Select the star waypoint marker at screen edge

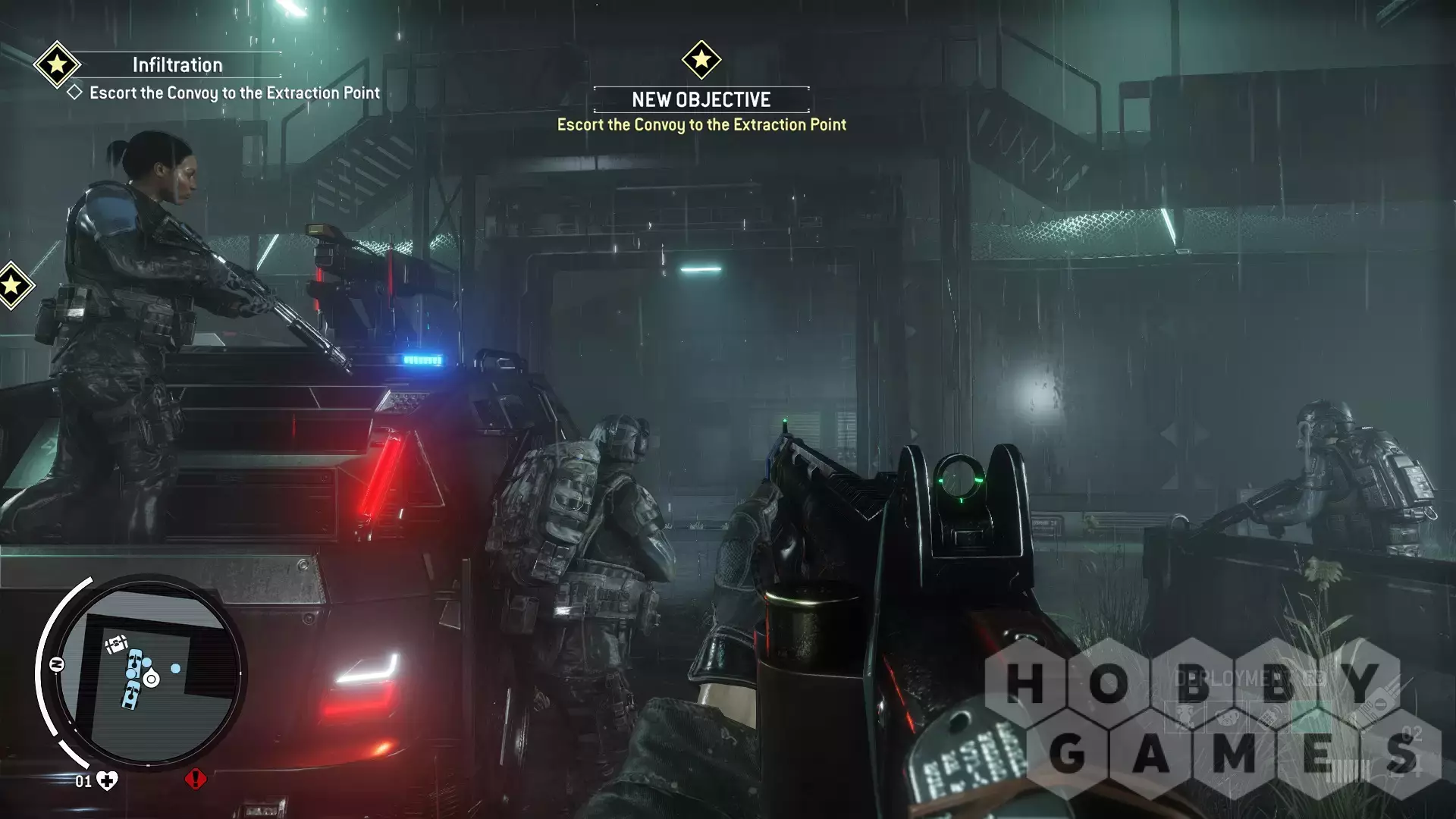pyautogui.click(x=12, y=286)
